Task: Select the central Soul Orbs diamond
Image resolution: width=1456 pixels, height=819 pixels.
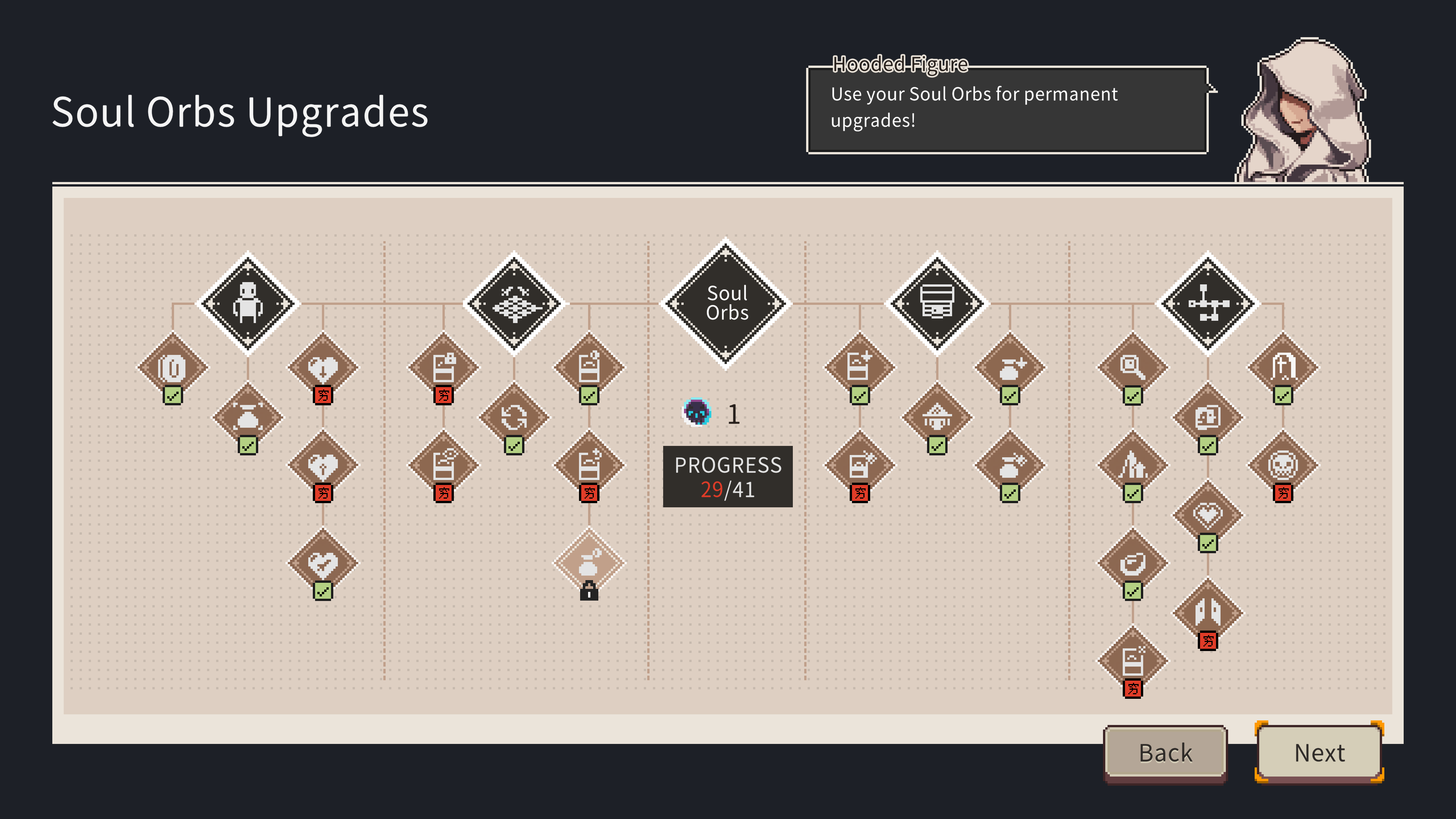Action: (x=727, y=303)
